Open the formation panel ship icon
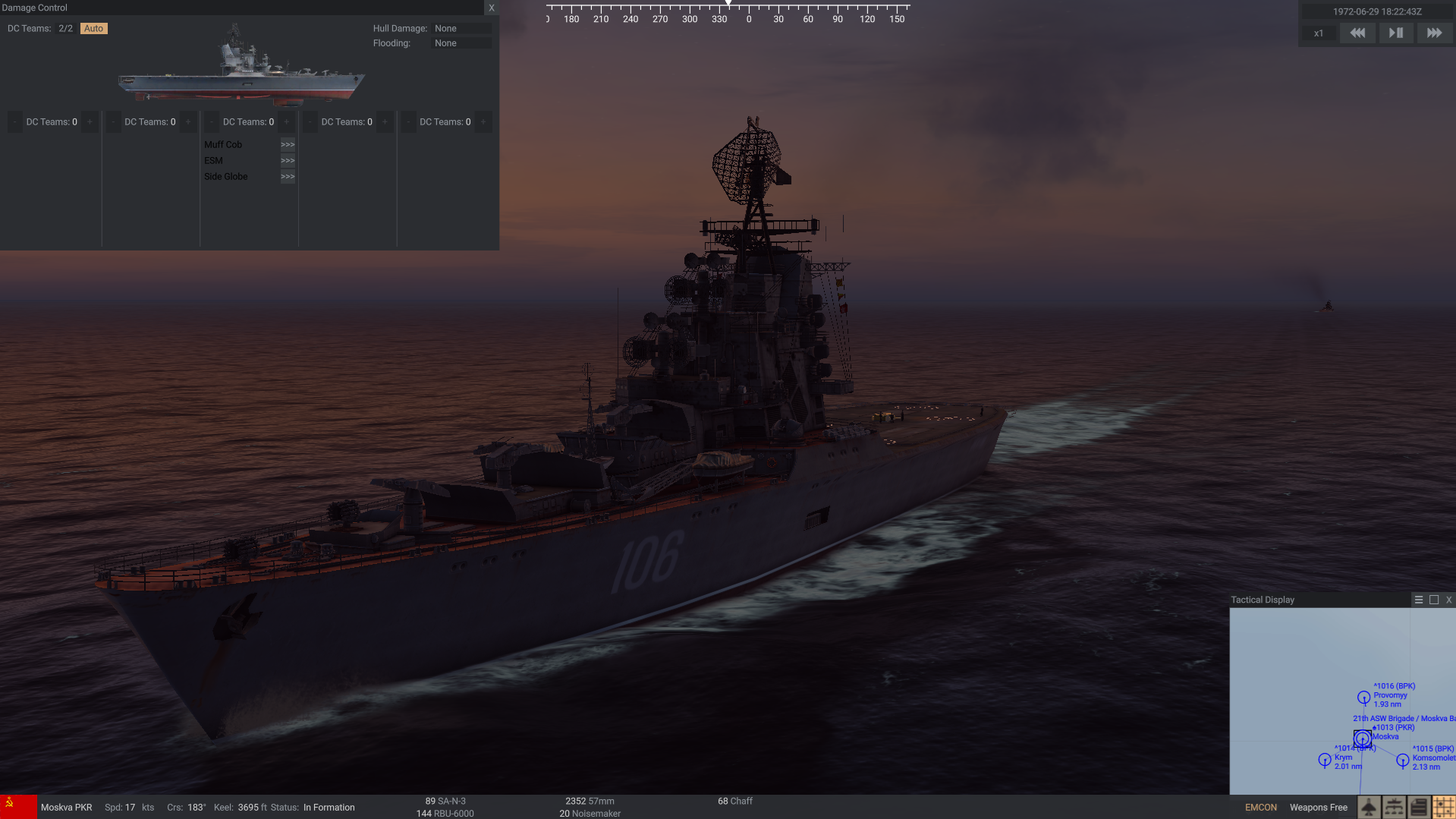Screen dimensions: 1456x819 pyautogui.click(x=1394, y=807)
